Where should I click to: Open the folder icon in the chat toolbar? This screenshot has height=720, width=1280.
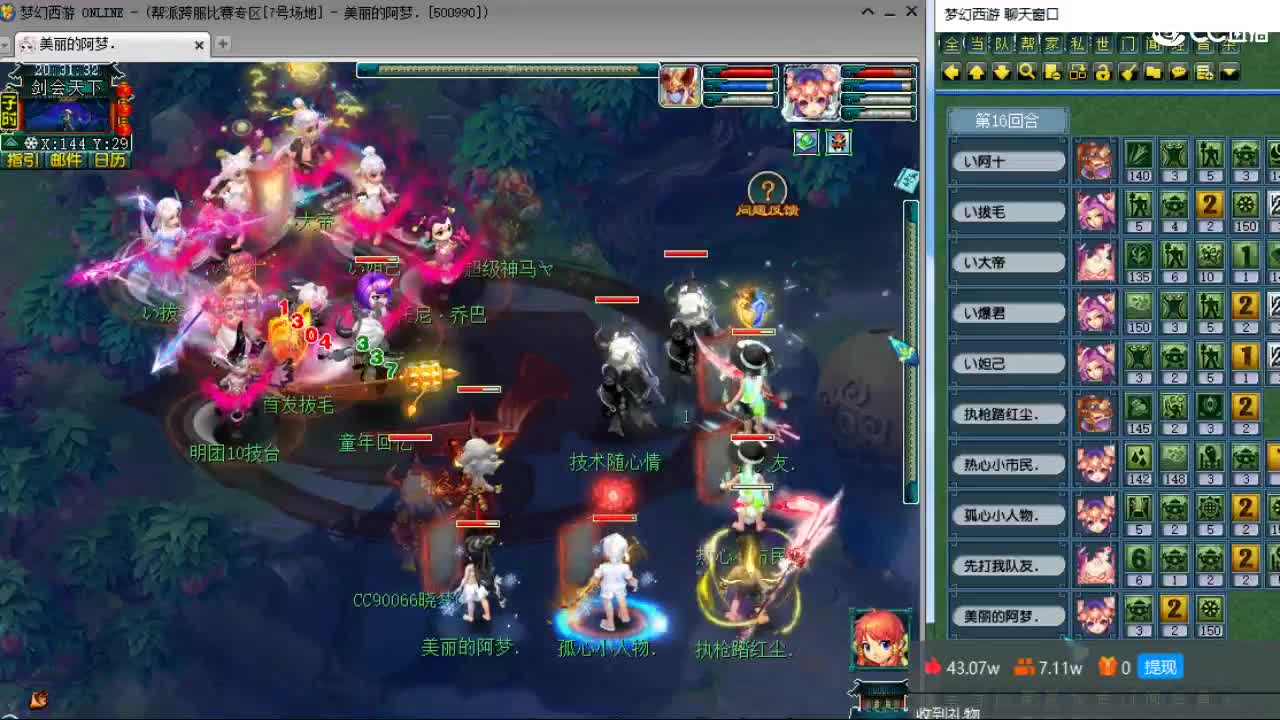[x=1152, y=72]
